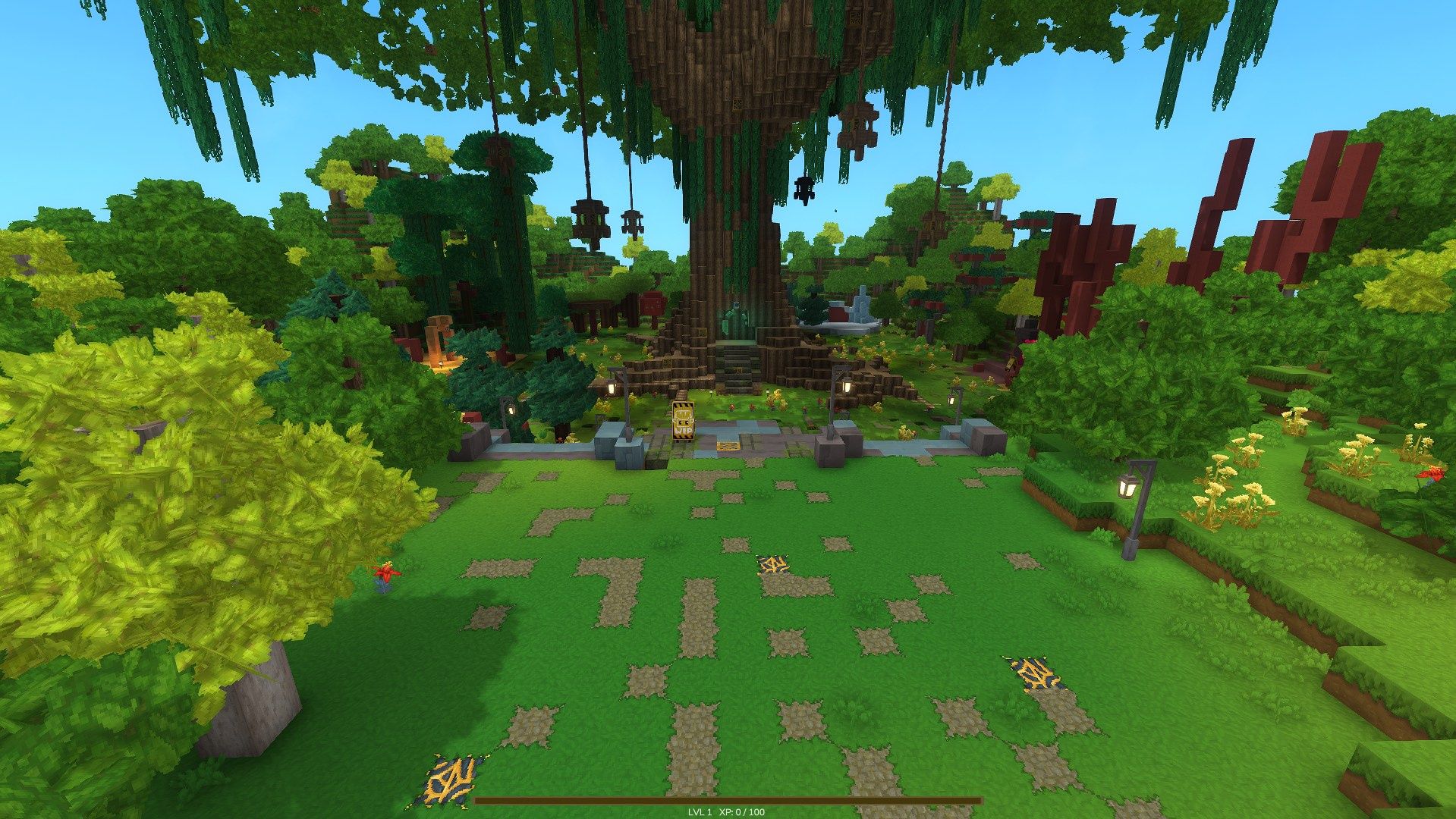
Task: Click the XP: 0 / 100 counter text
Action: click(x=742, y=811)
